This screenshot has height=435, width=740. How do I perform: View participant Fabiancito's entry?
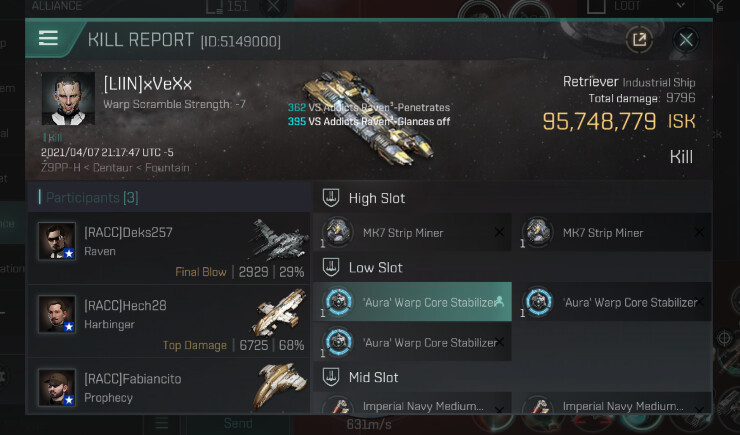click(x=168, y=387)
